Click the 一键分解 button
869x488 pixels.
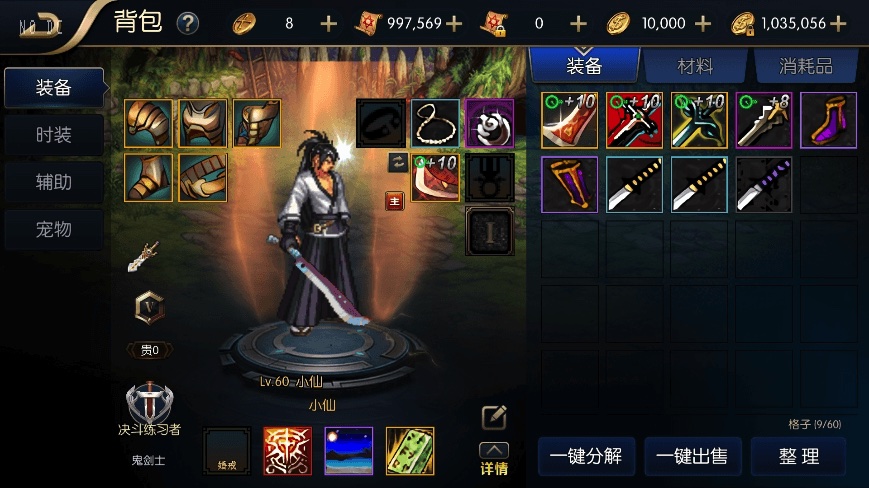point(586,457)
